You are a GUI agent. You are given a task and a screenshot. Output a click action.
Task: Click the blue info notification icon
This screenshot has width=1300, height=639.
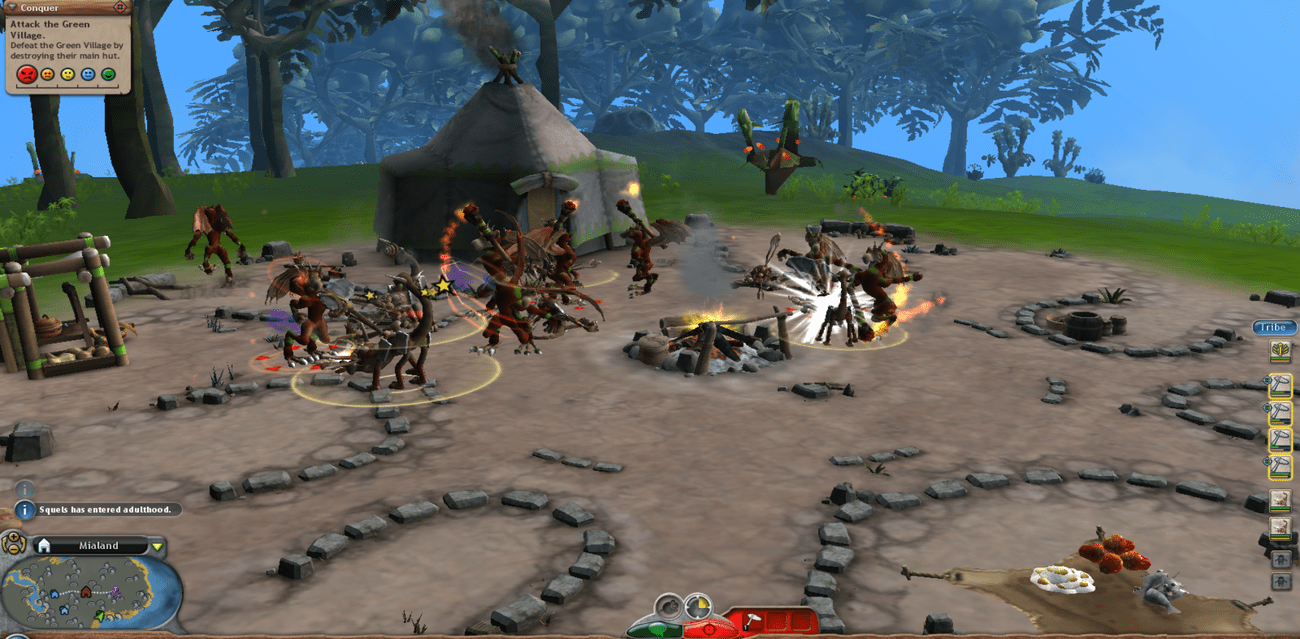26,510
